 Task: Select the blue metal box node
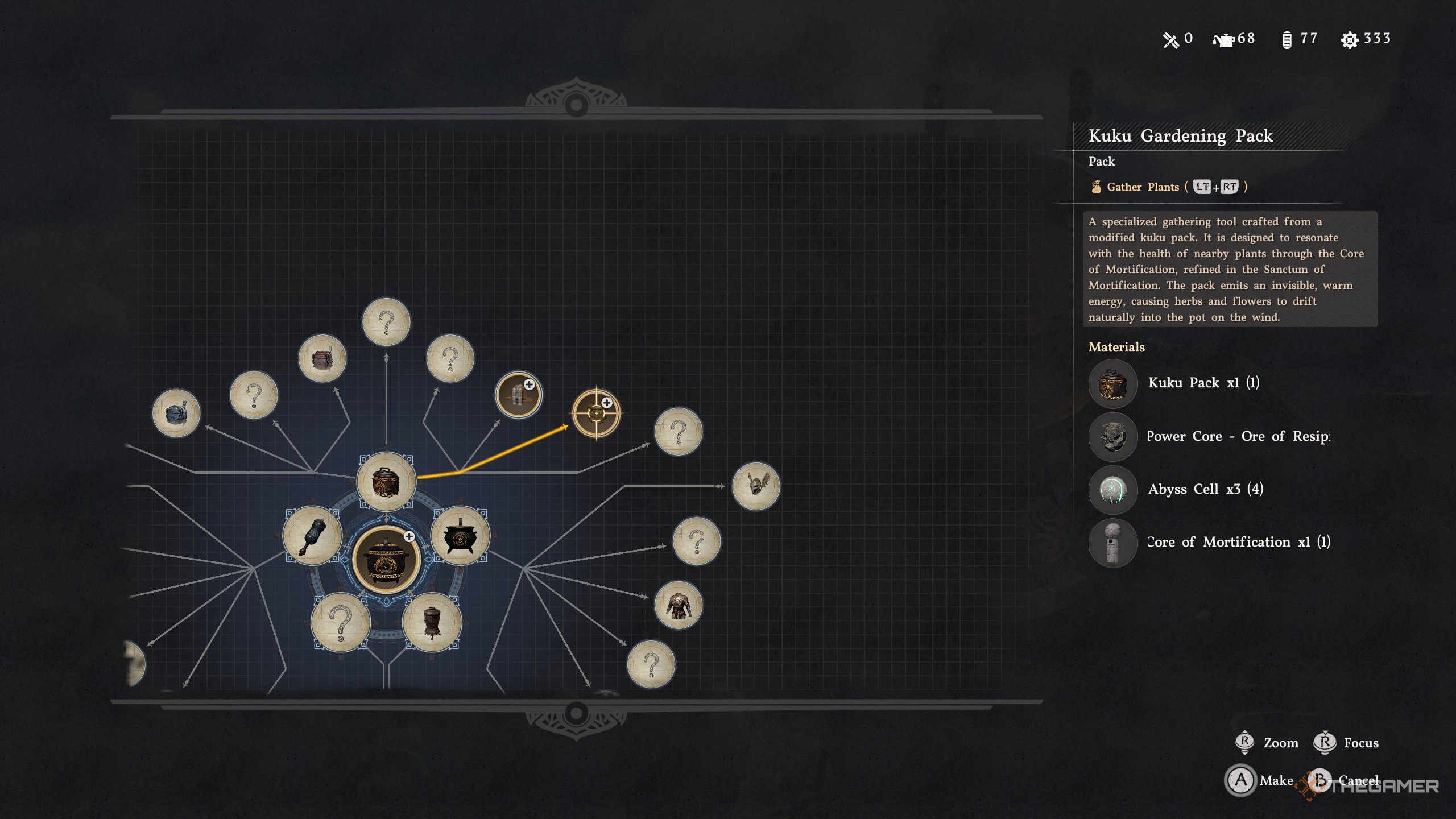click(176, 413)
